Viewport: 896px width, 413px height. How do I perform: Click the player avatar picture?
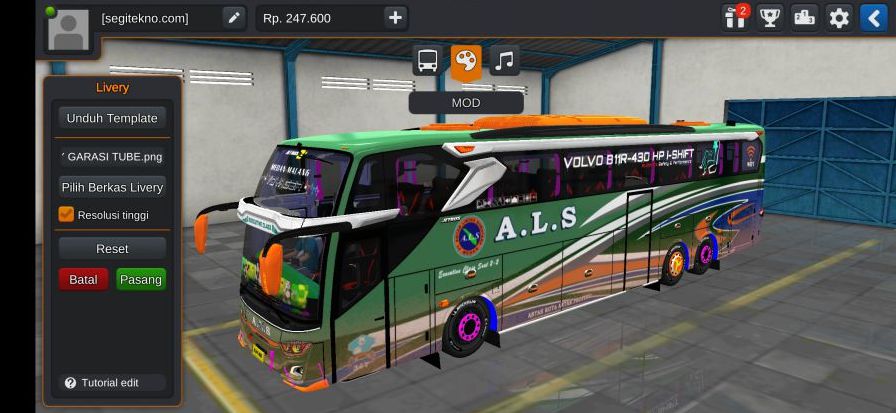68,28
